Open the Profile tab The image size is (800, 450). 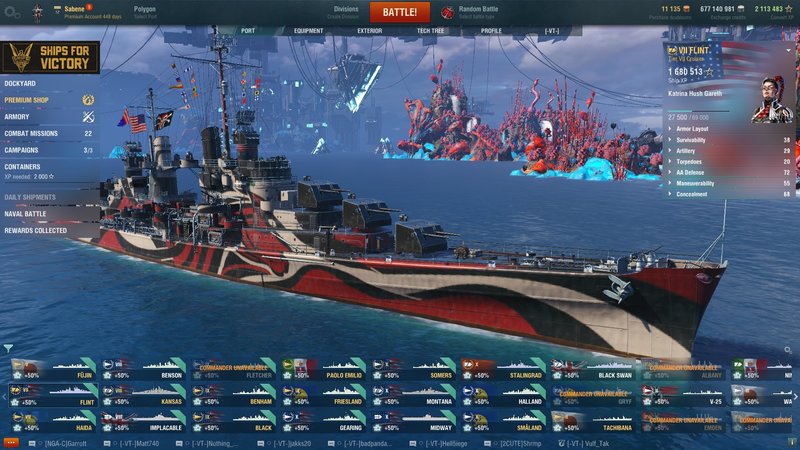pos(491,31)
